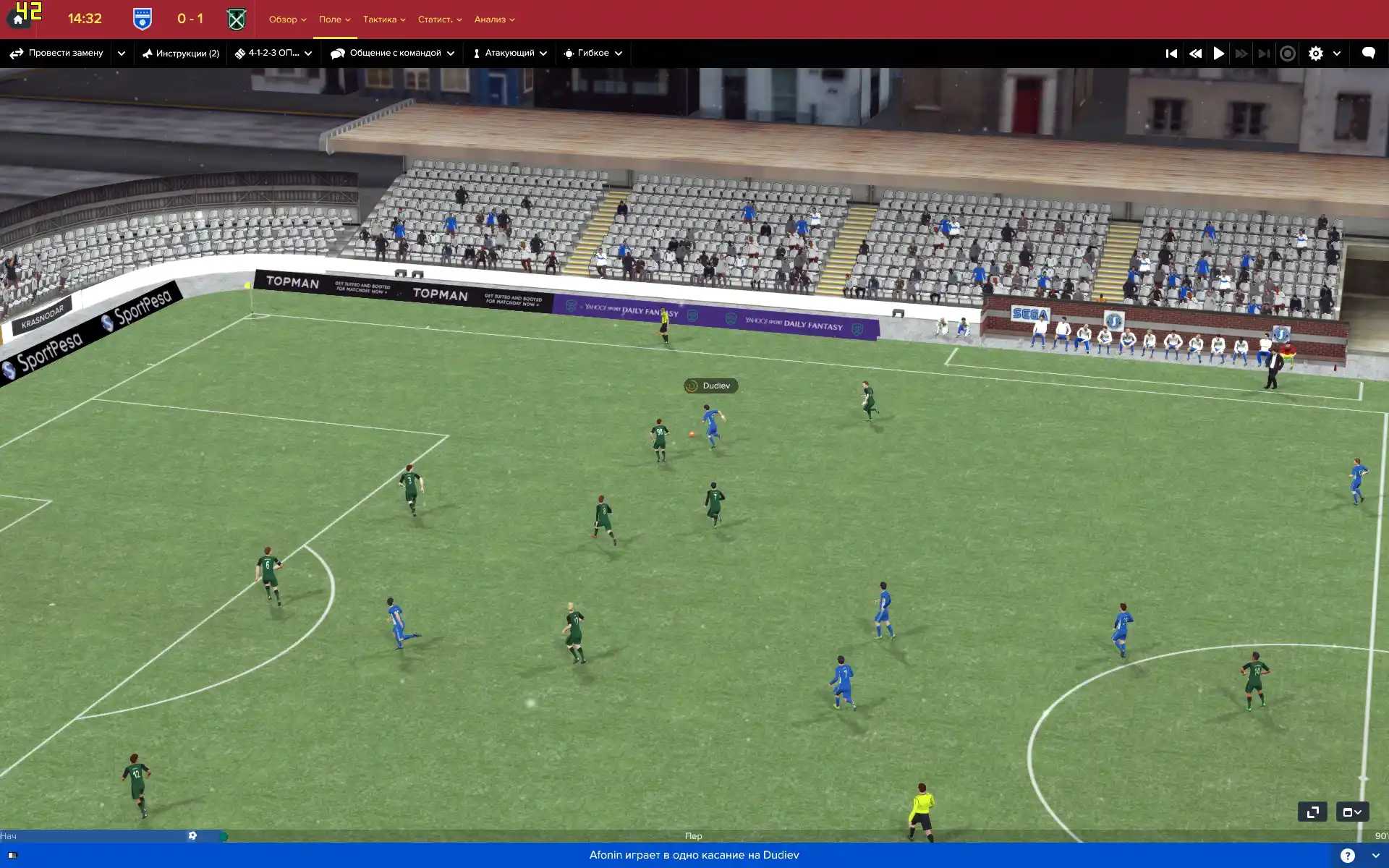Open the Поле (Pitch) menu
1389x868 pixels.
coord(334,20)
